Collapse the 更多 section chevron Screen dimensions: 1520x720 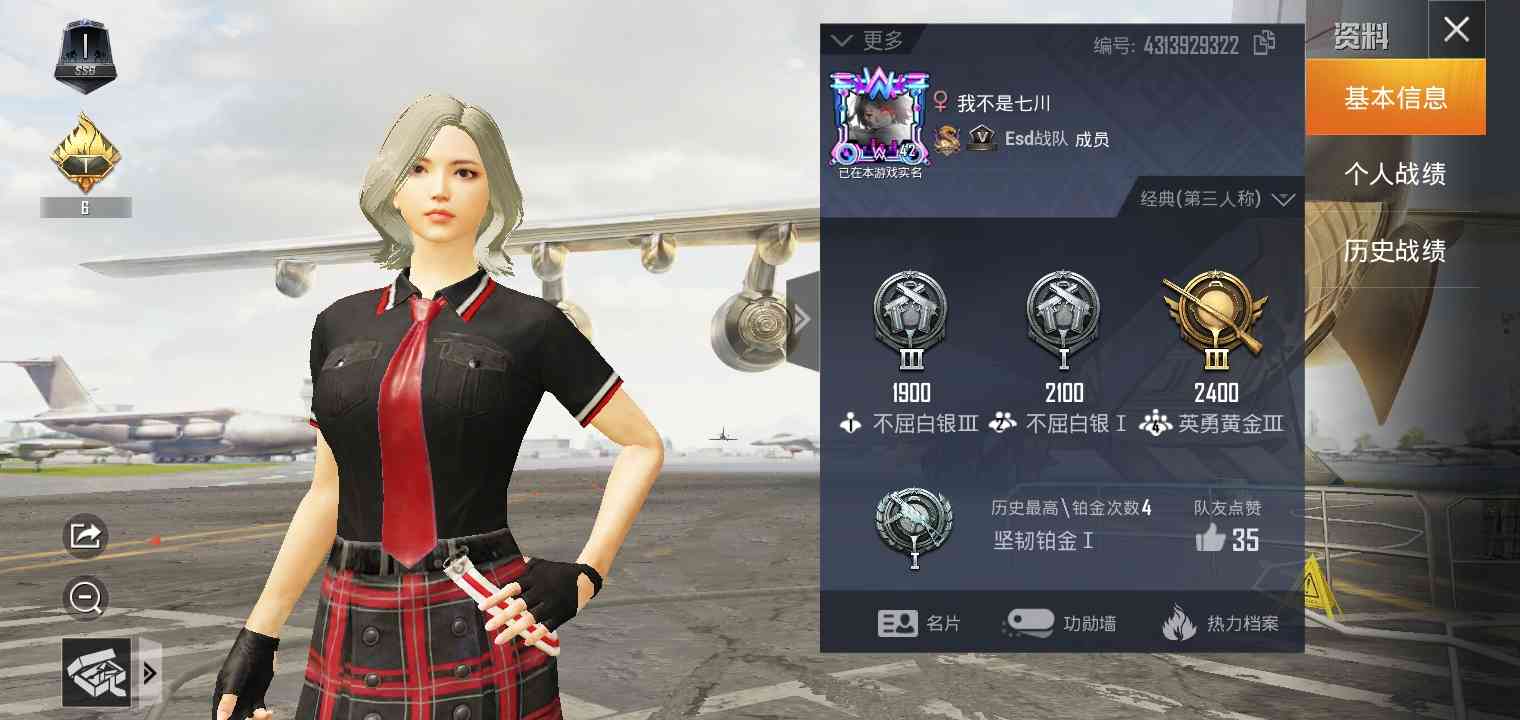[x=842, y=42]
